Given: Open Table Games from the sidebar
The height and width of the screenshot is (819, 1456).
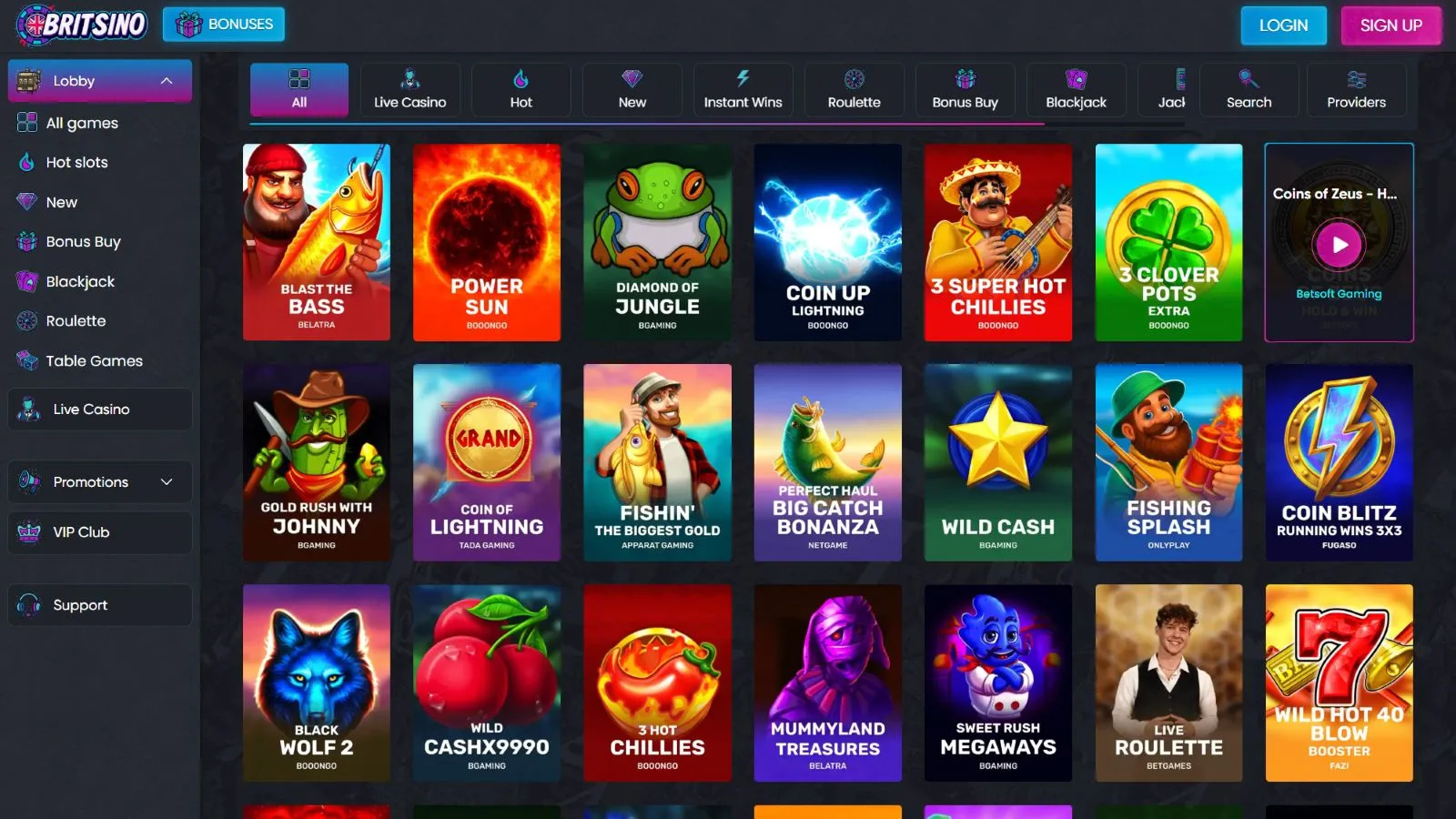Looking at the screenshot, I should tap(94, 361).
